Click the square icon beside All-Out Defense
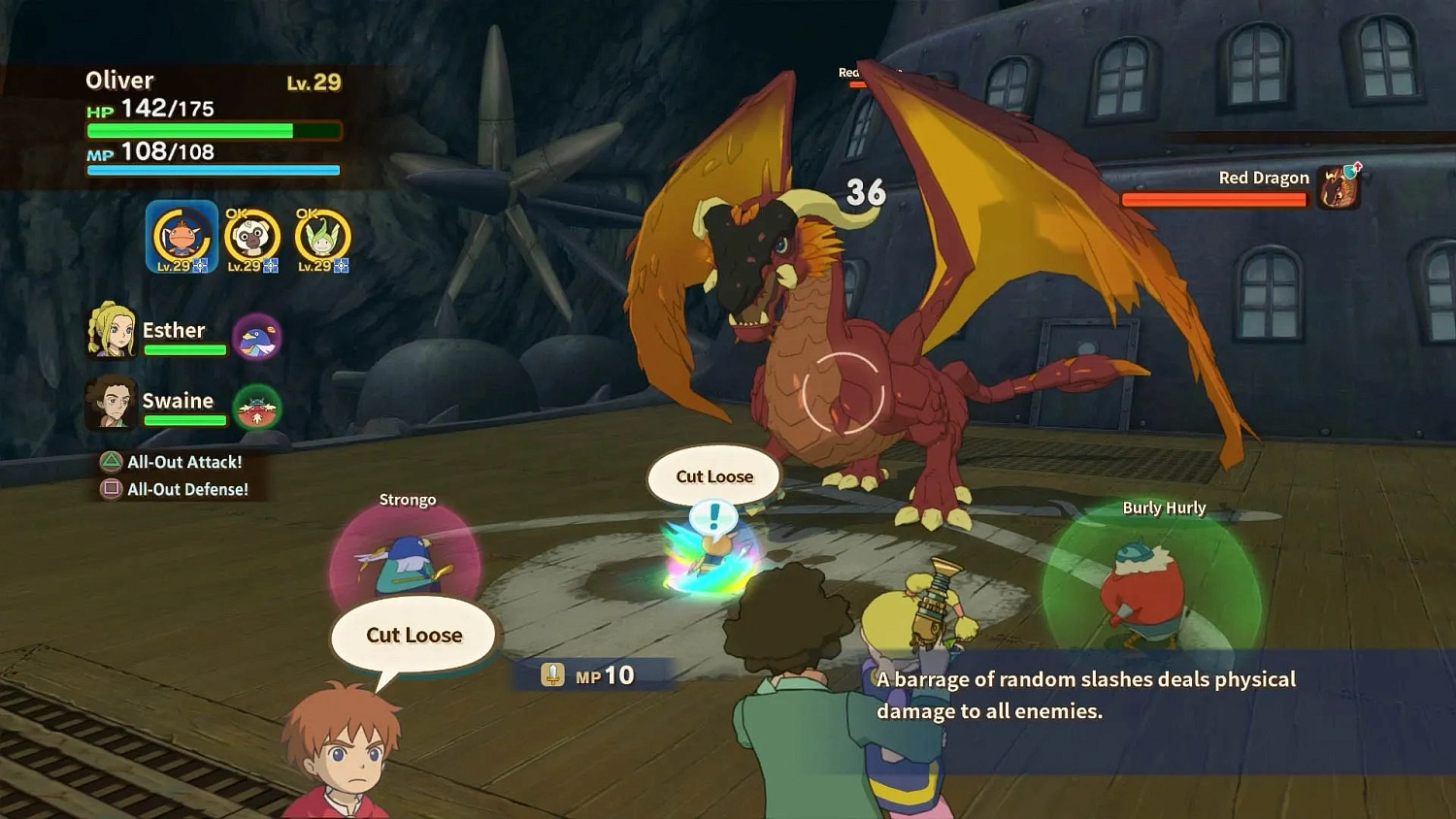The width and height of the screenshot is (1456, 819). point(112,489)
